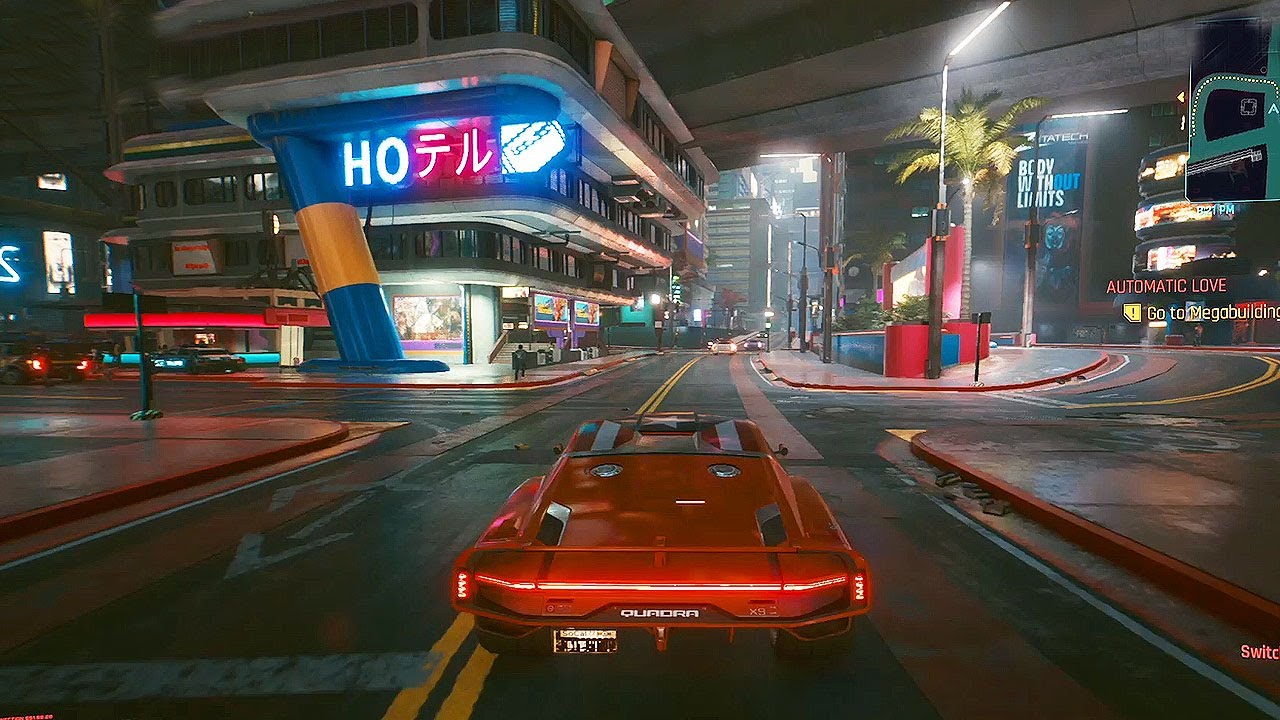Click the yellow quest marker icon by the objective
This screenshot has height=720, width=1280.
[1132, 313]
